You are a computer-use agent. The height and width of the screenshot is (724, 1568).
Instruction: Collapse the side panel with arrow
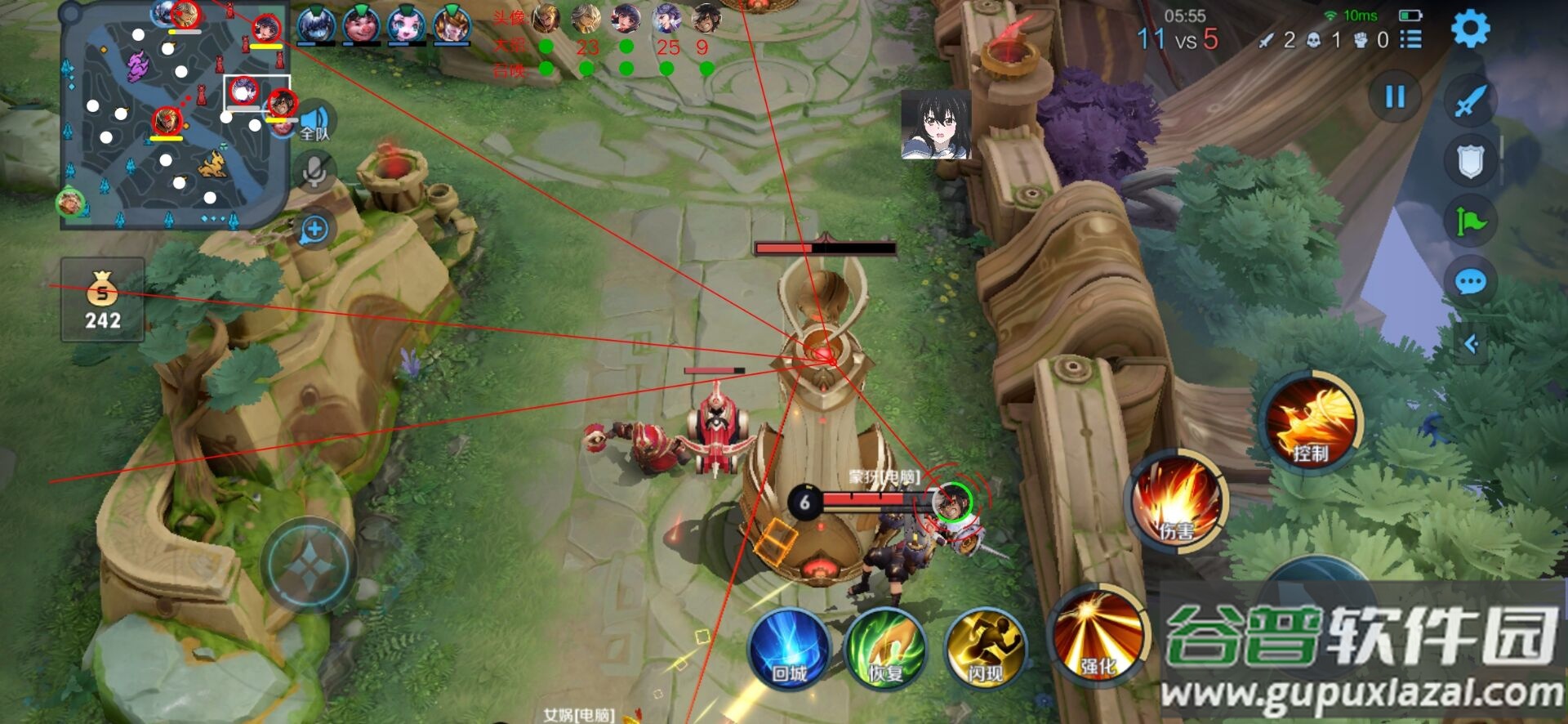(x=1472, y=344)
